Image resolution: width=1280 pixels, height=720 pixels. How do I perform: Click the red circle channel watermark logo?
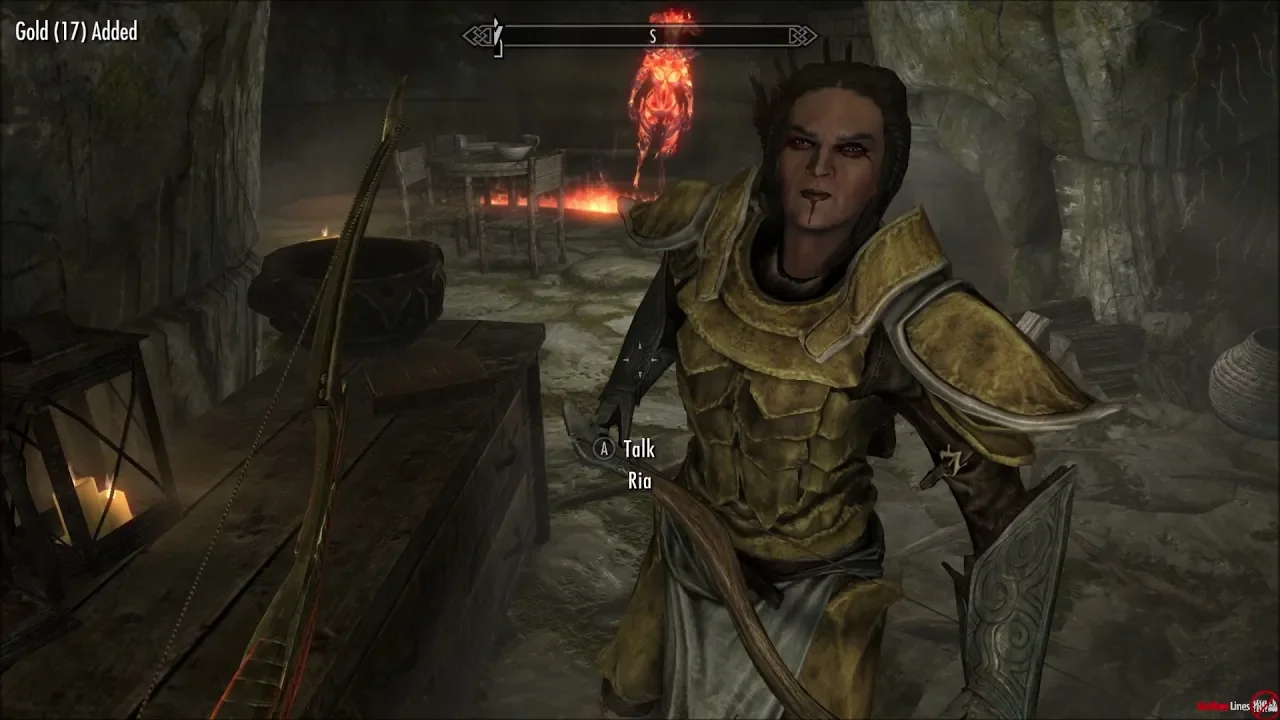tap(1265, 704)
